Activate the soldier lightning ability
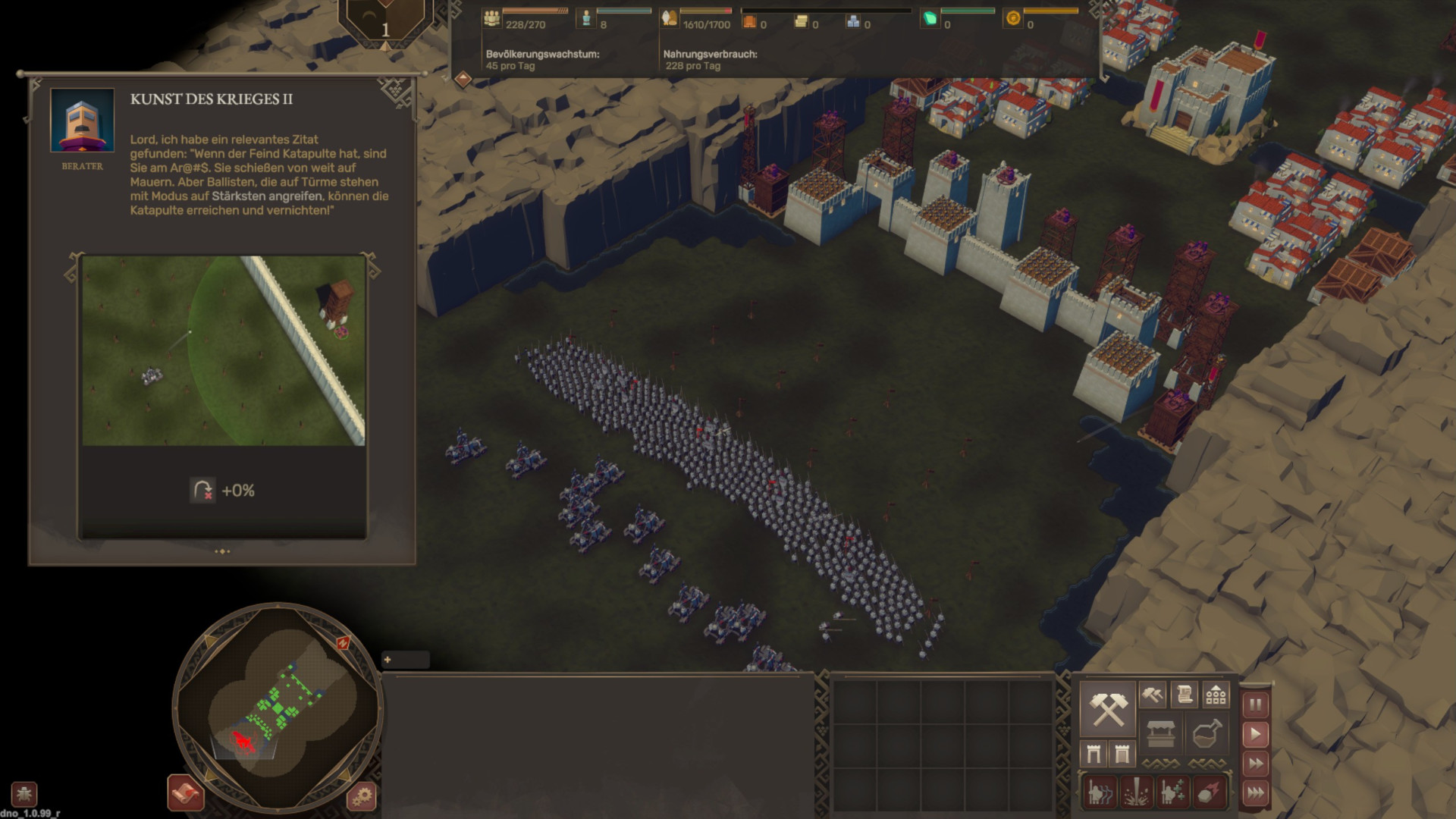The image size is (1456, 819). pyautogui.click(x=1100, y=792)
